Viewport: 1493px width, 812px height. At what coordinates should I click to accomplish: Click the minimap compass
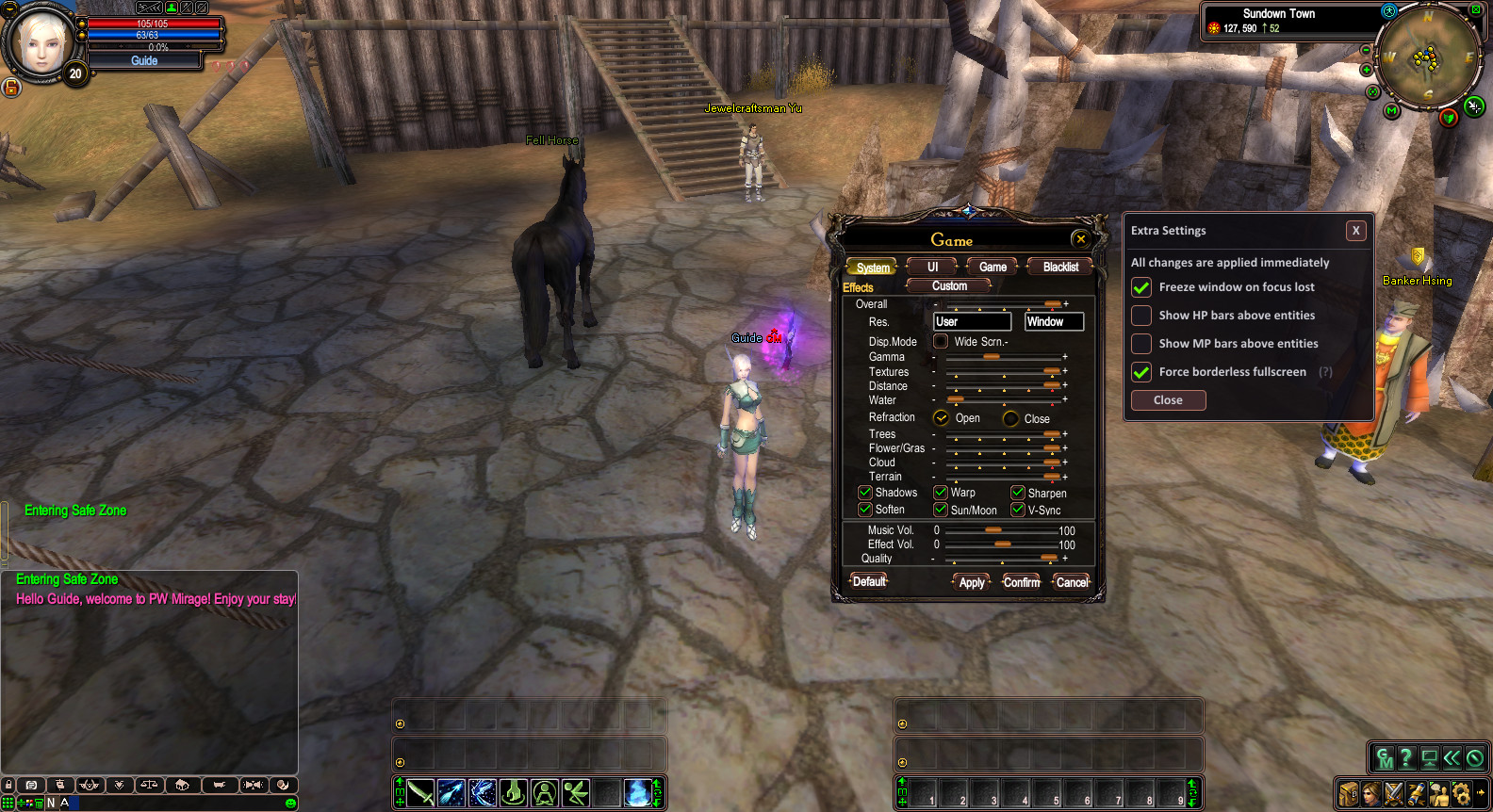coord(1428,58)
